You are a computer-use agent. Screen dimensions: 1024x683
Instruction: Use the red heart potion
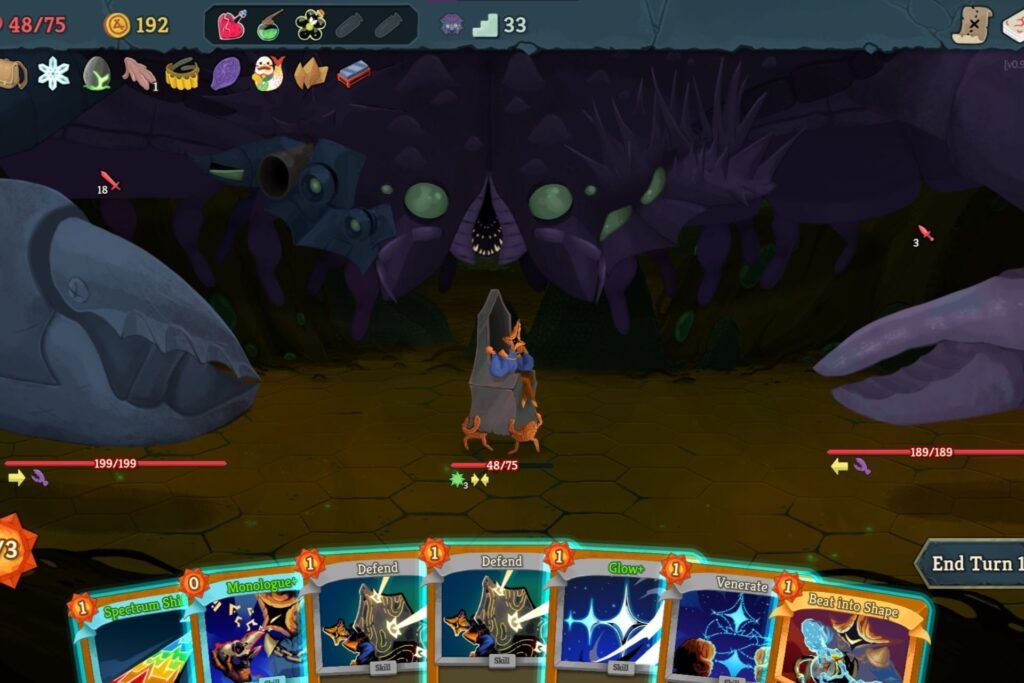tap(231, 25)
